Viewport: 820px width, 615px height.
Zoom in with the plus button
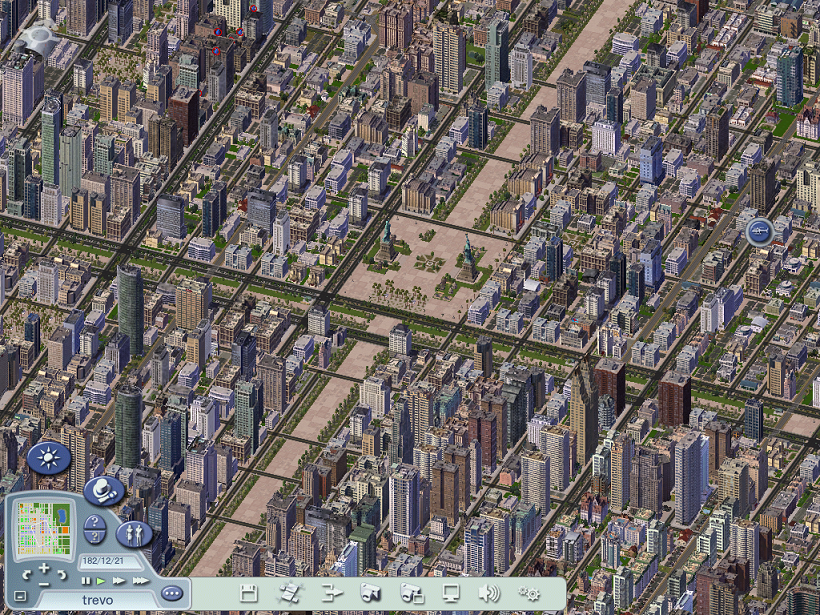click(44, 569)
